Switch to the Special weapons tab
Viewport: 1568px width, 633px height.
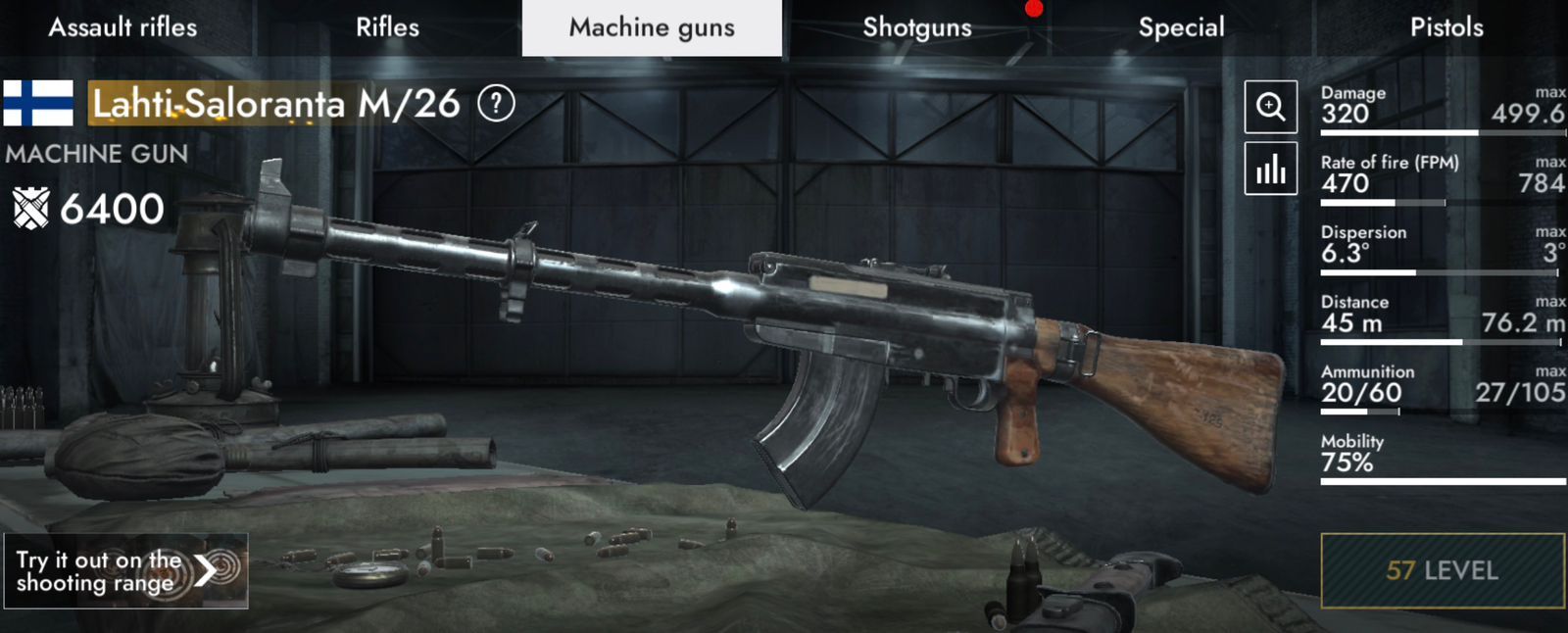1181,27
